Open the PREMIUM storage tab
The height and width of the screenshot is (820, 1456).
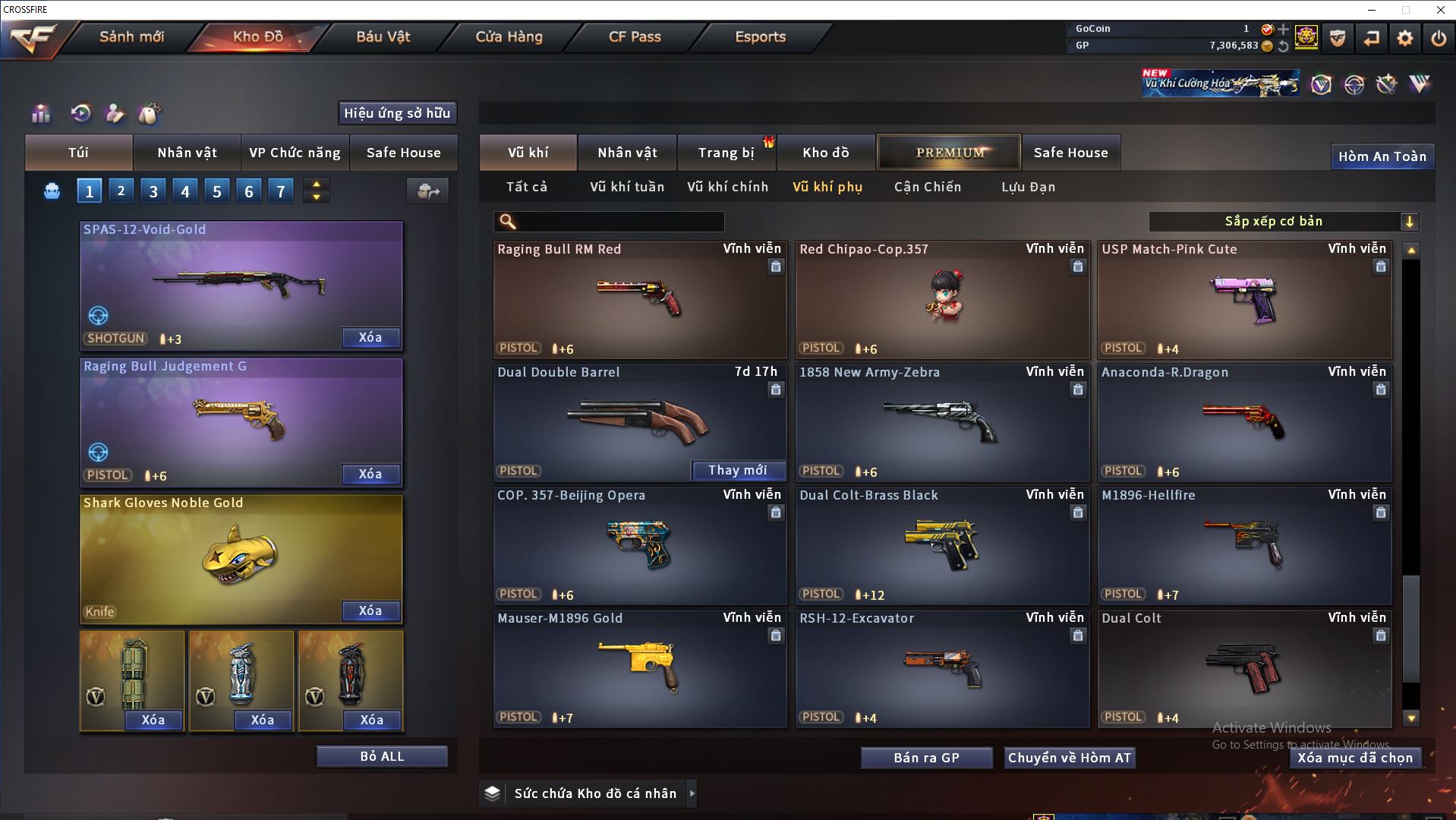[949, 153]
